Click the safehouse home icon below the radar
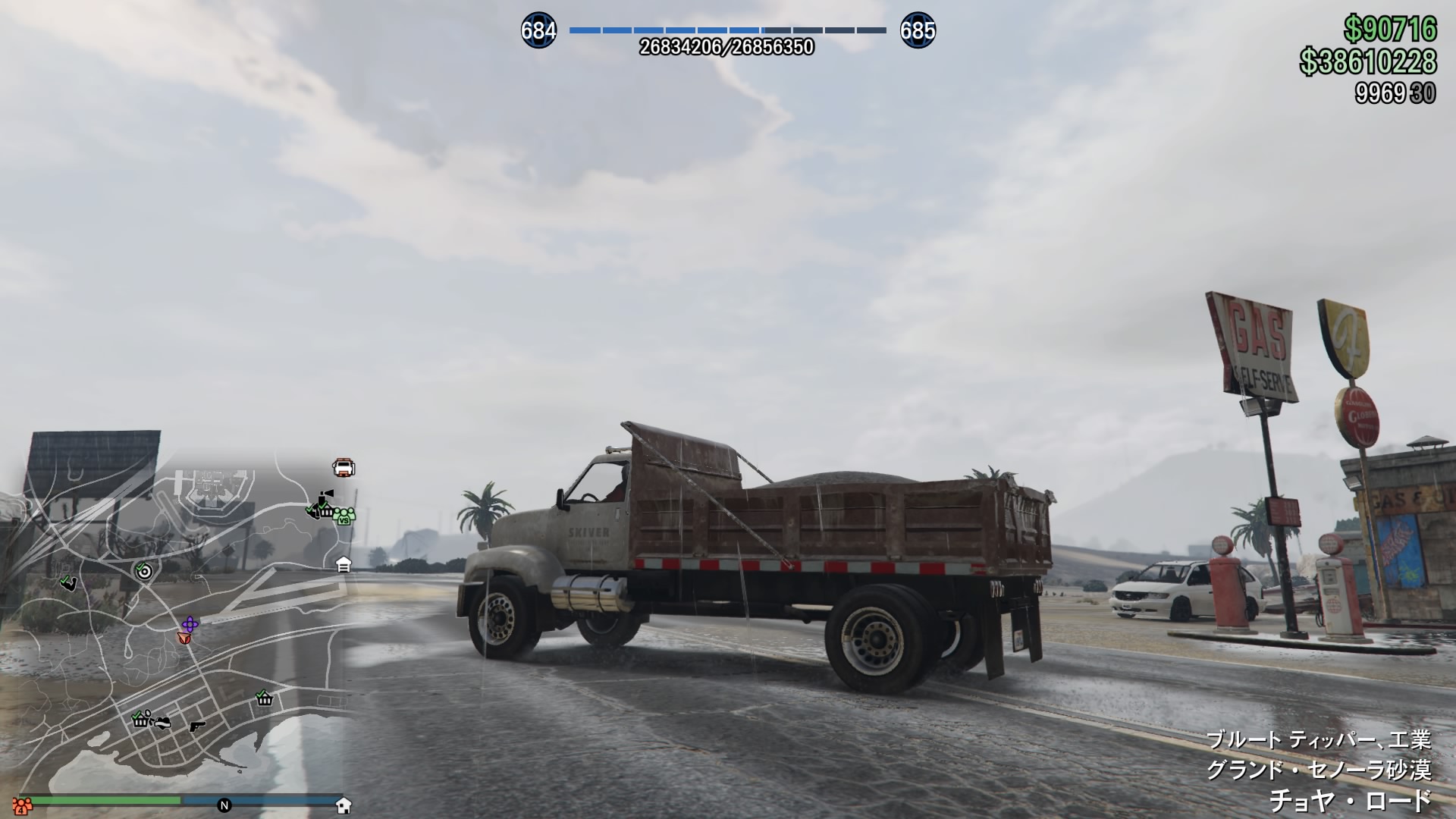This screenshot has width=1456, height=819. pyautogui.click(x=344, y=805)
